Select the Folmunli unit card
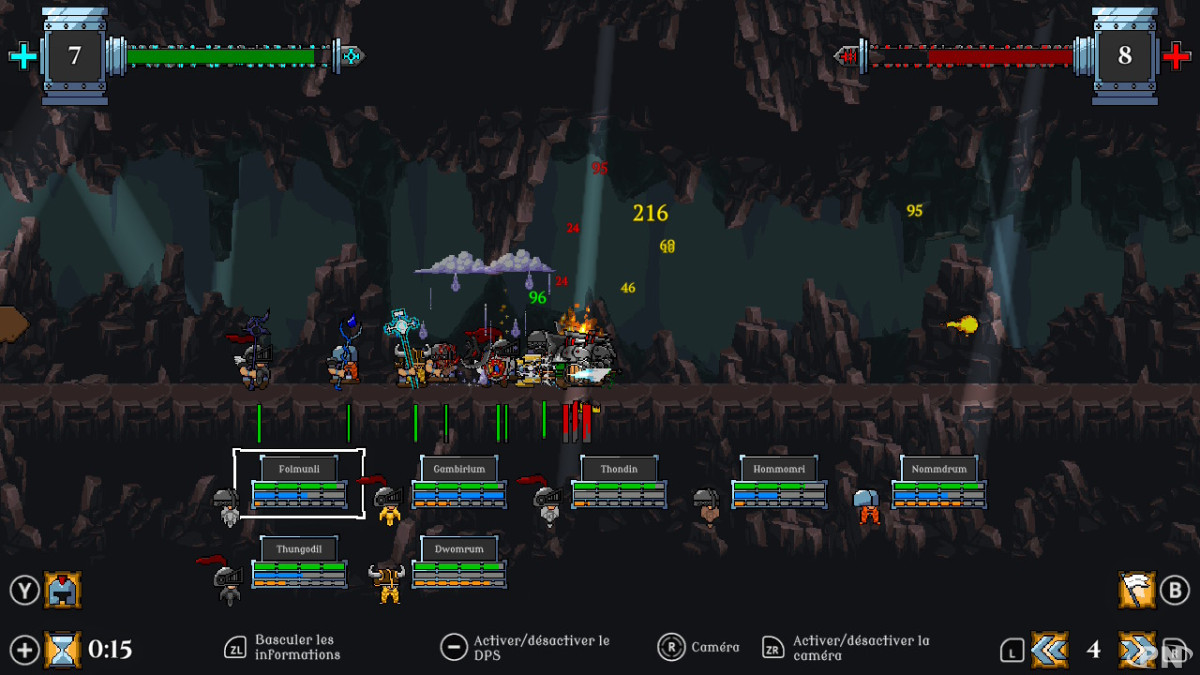This screenshot has width=1200, height=675. click(x=298, y=483)
